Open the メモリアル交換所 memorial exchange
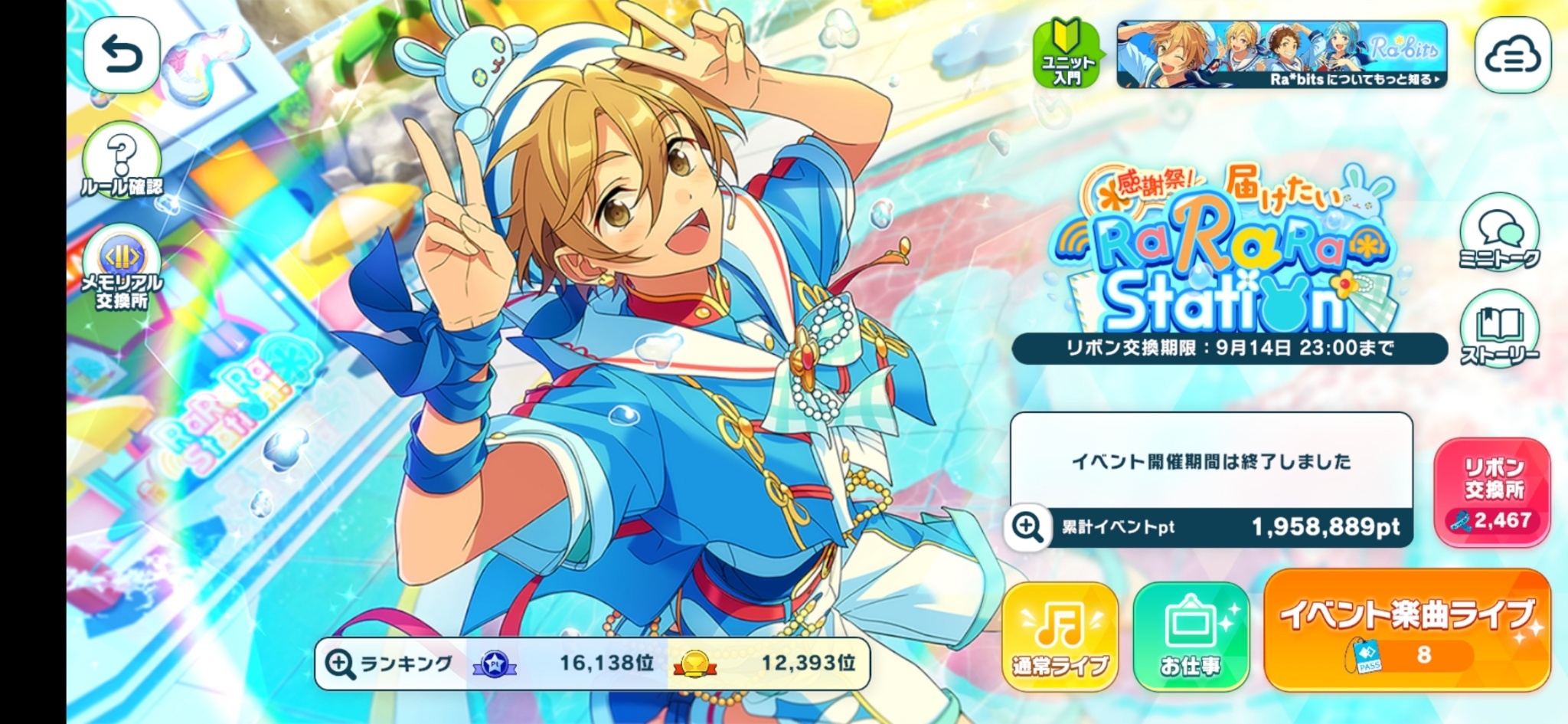1568x724 pixels. click(x=122, y=270)
